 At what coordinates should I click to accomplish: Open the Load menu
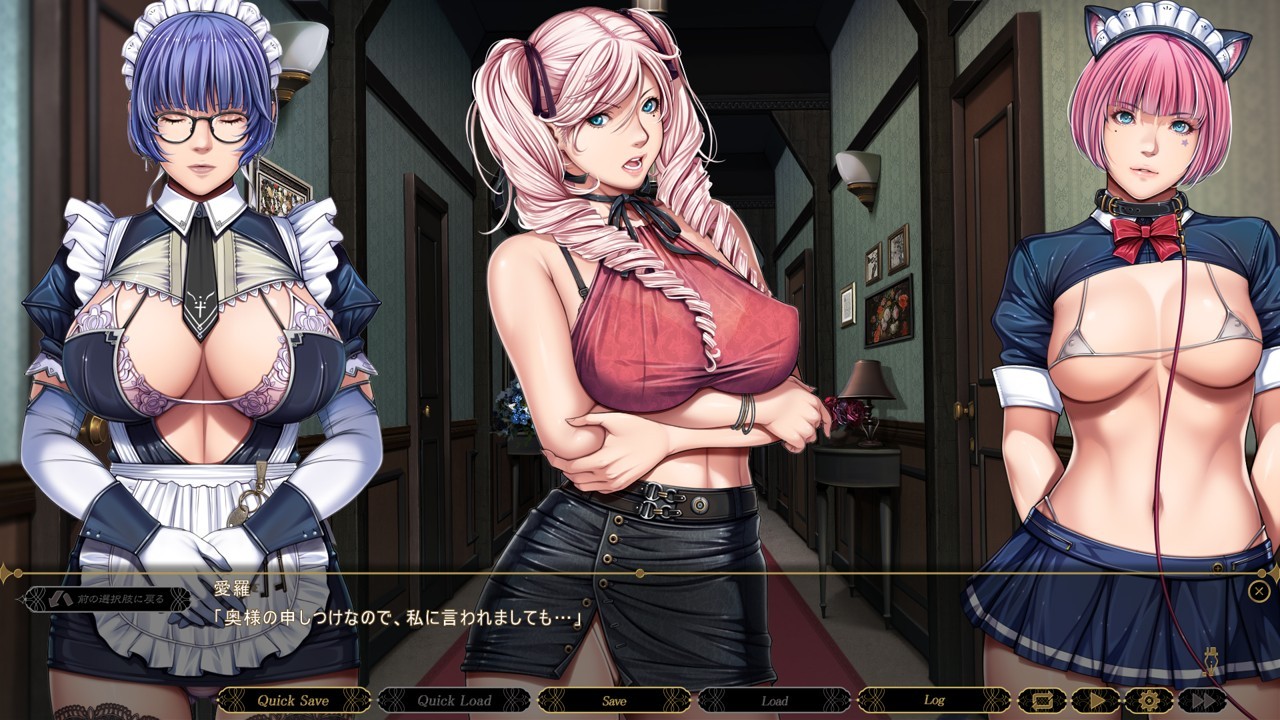pos(774,700)
